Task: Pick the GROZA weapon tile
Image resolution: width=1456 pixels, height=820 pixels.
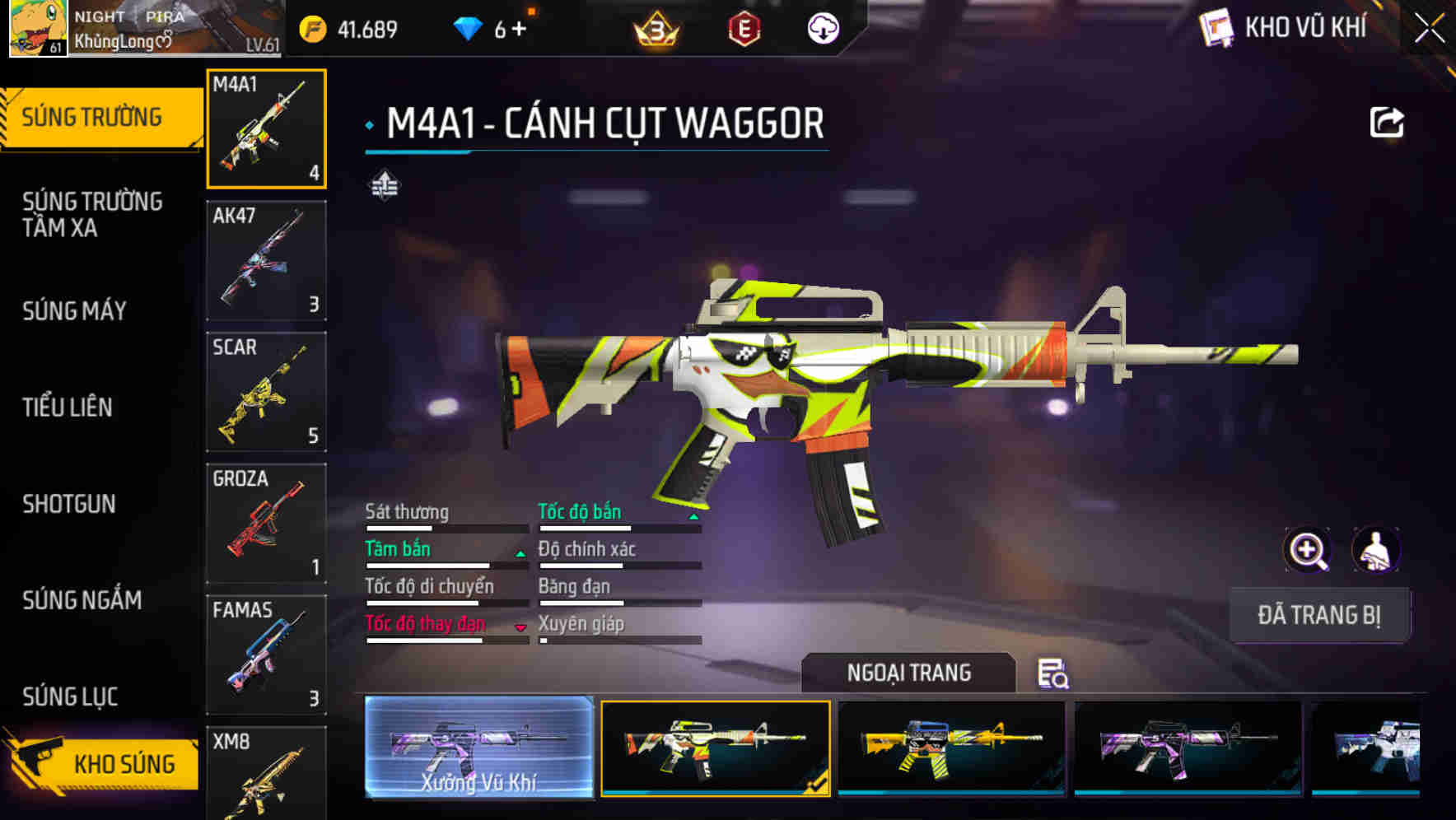Action: pos(266,524)
